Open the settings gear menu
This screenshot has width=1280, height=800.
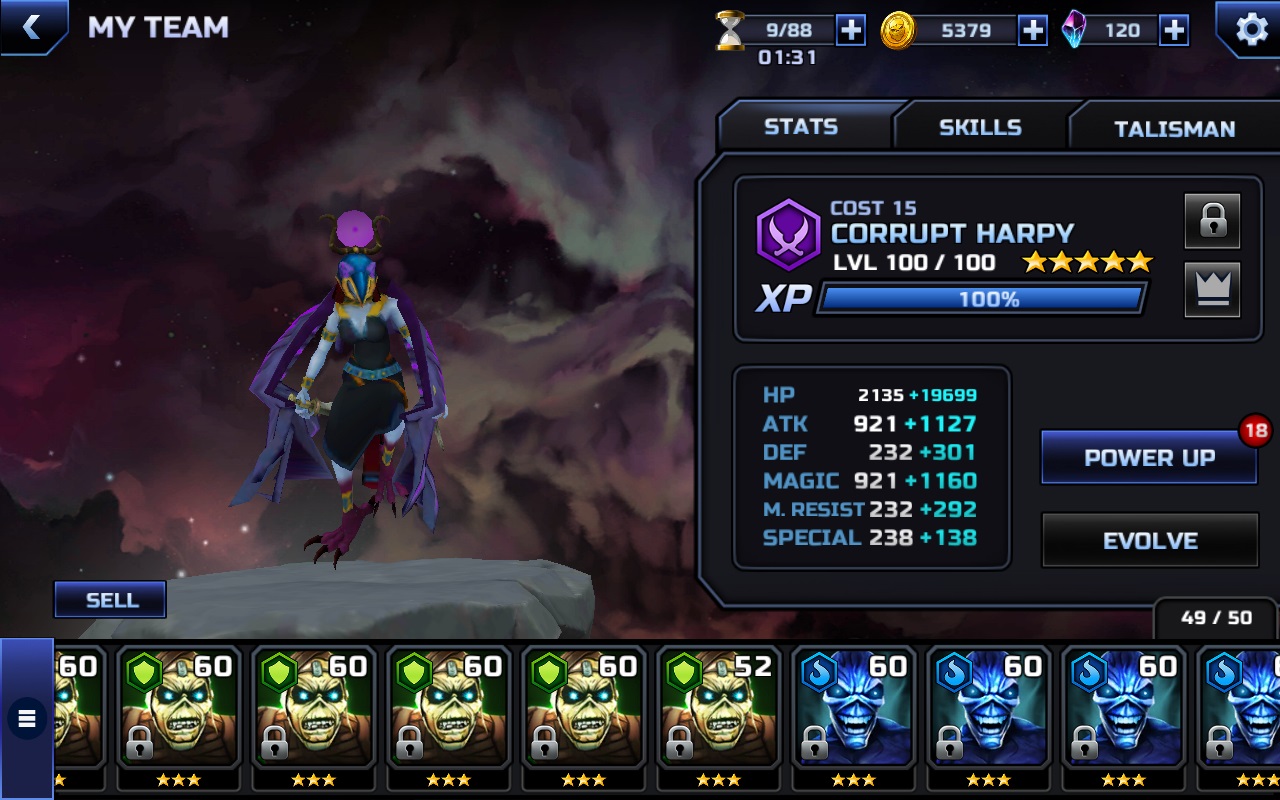(x=1250, y=29)
